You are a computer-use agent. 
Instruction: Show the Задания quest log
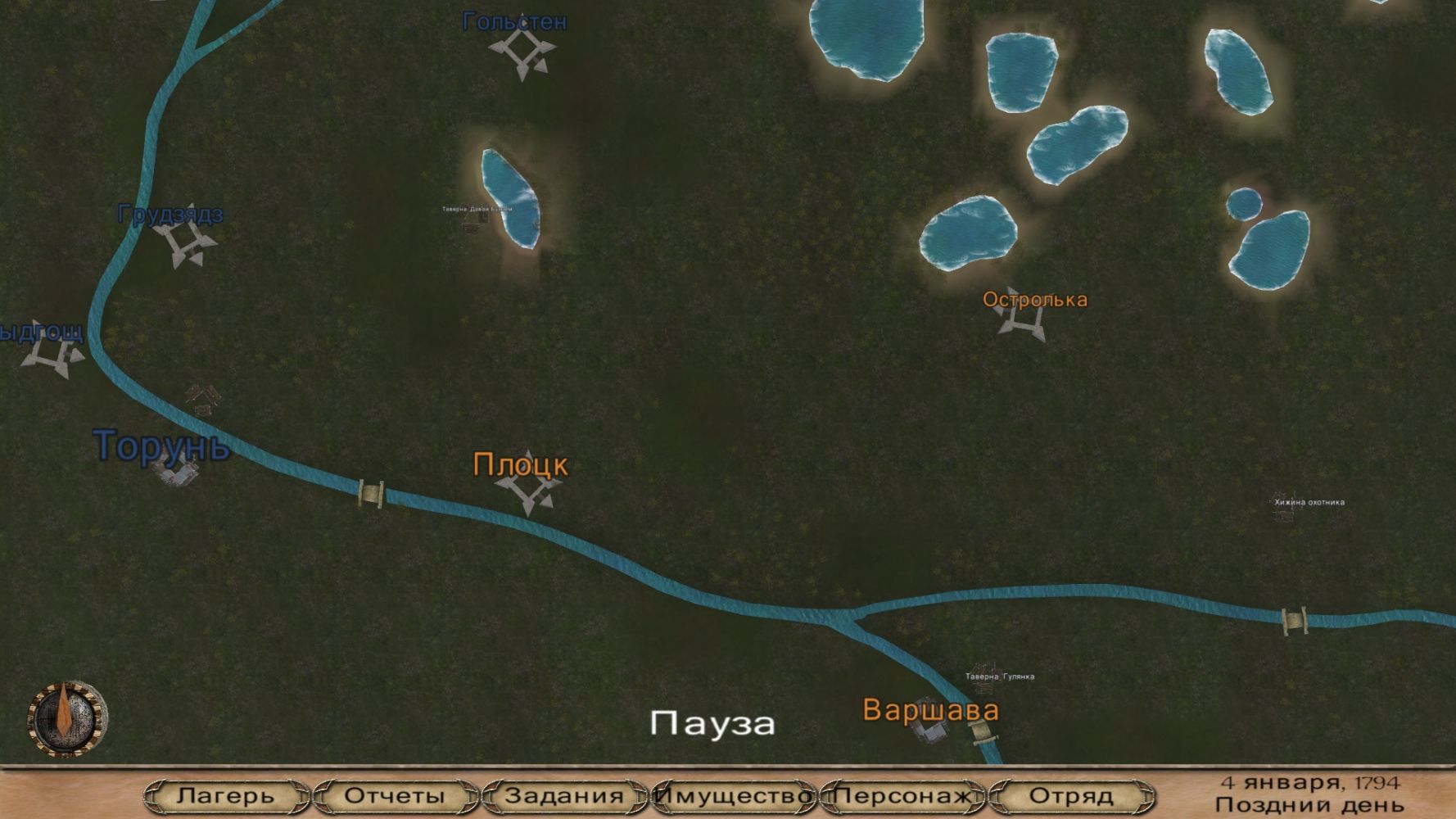[x=564, y=795]
